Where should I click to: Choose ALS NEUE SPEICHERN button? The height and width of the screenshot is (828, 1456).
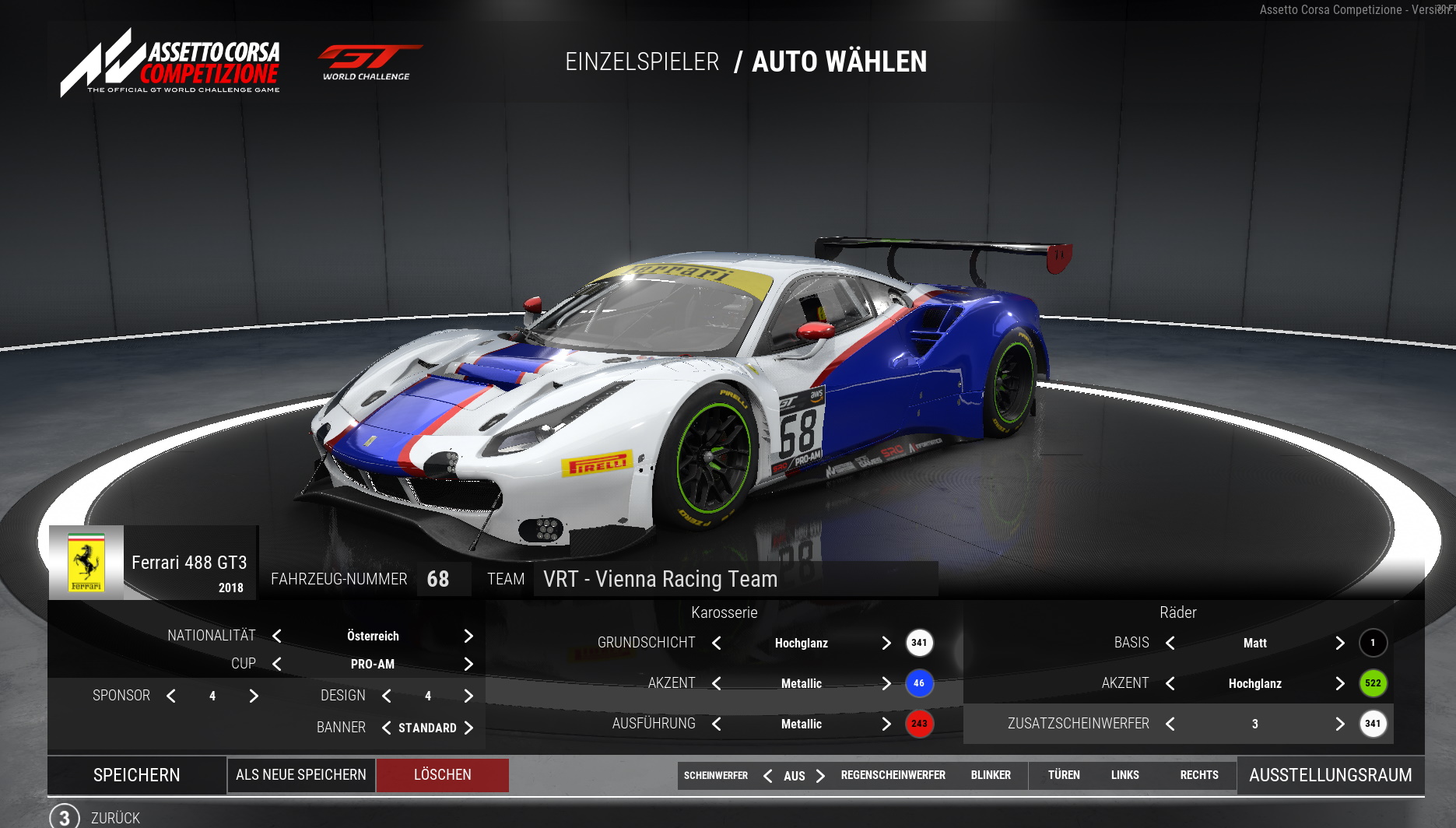point(301,775)
